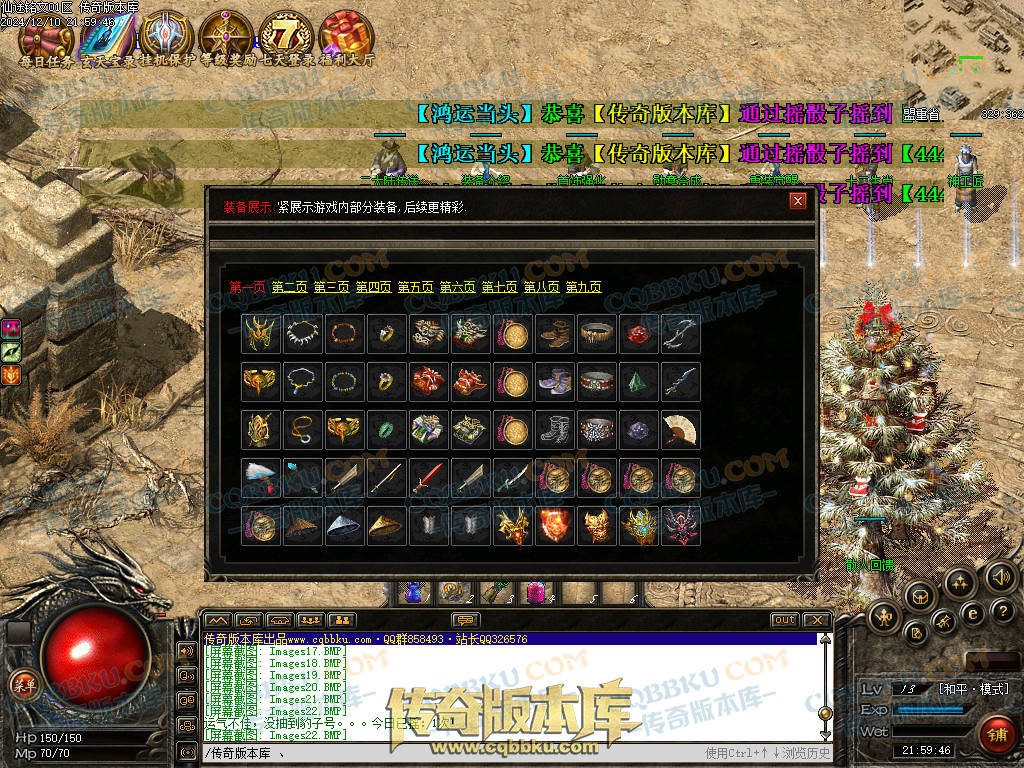Open the AFK Protection (挂机保护) icon
1024x768 pixels.
tap(166, 36)
